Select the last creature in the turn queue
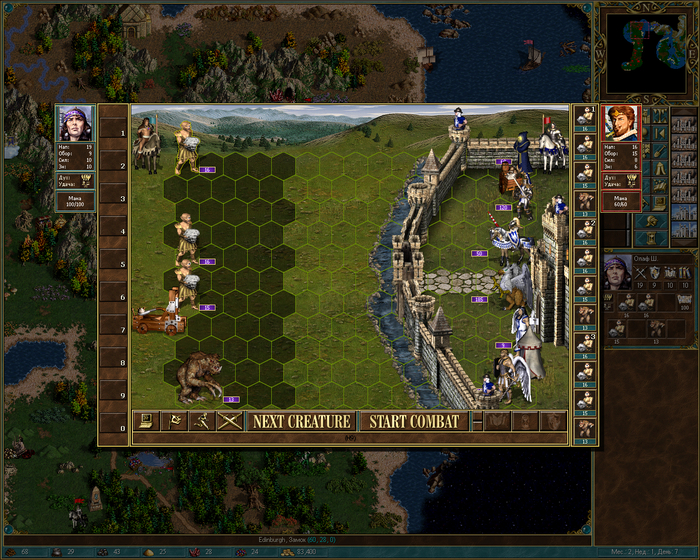 pos(587,429)
